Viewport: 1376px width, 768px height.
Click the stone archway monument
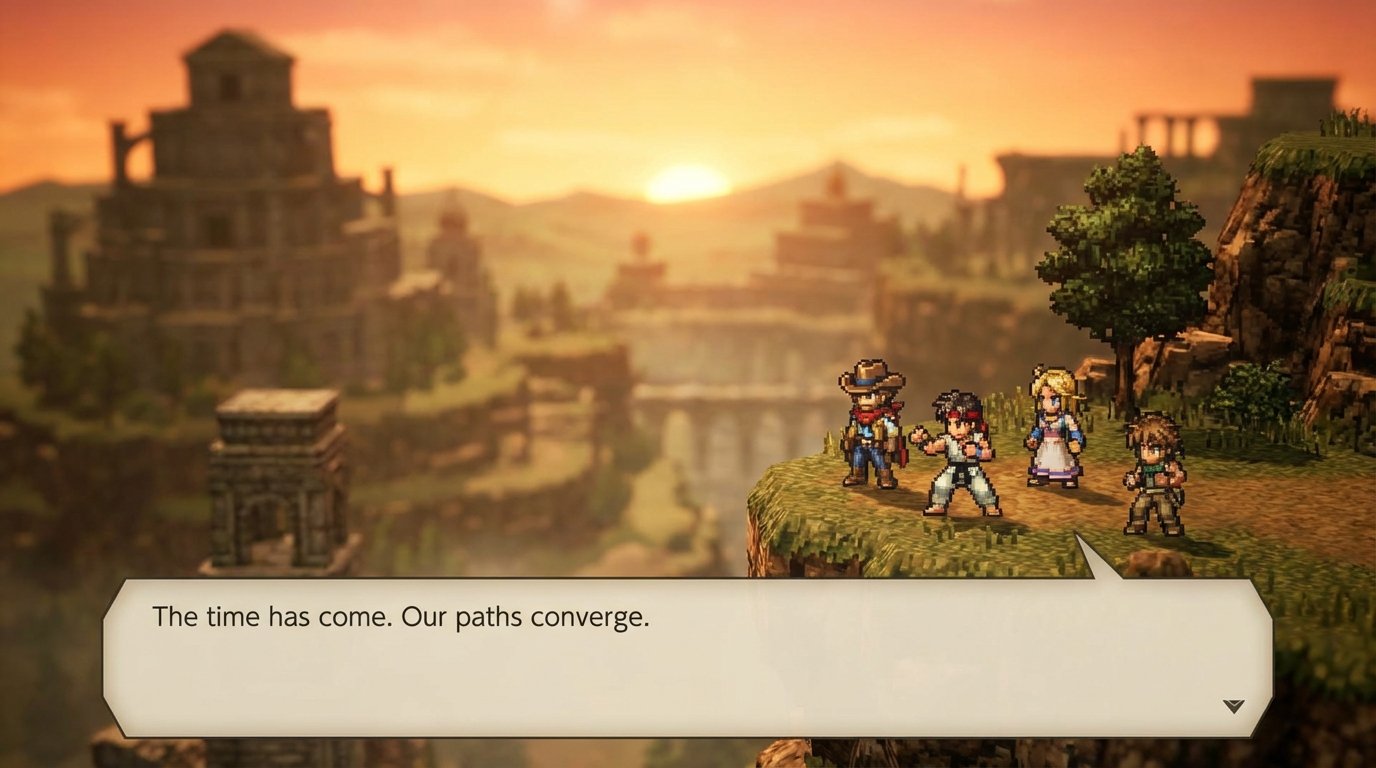tap(270, 470)
